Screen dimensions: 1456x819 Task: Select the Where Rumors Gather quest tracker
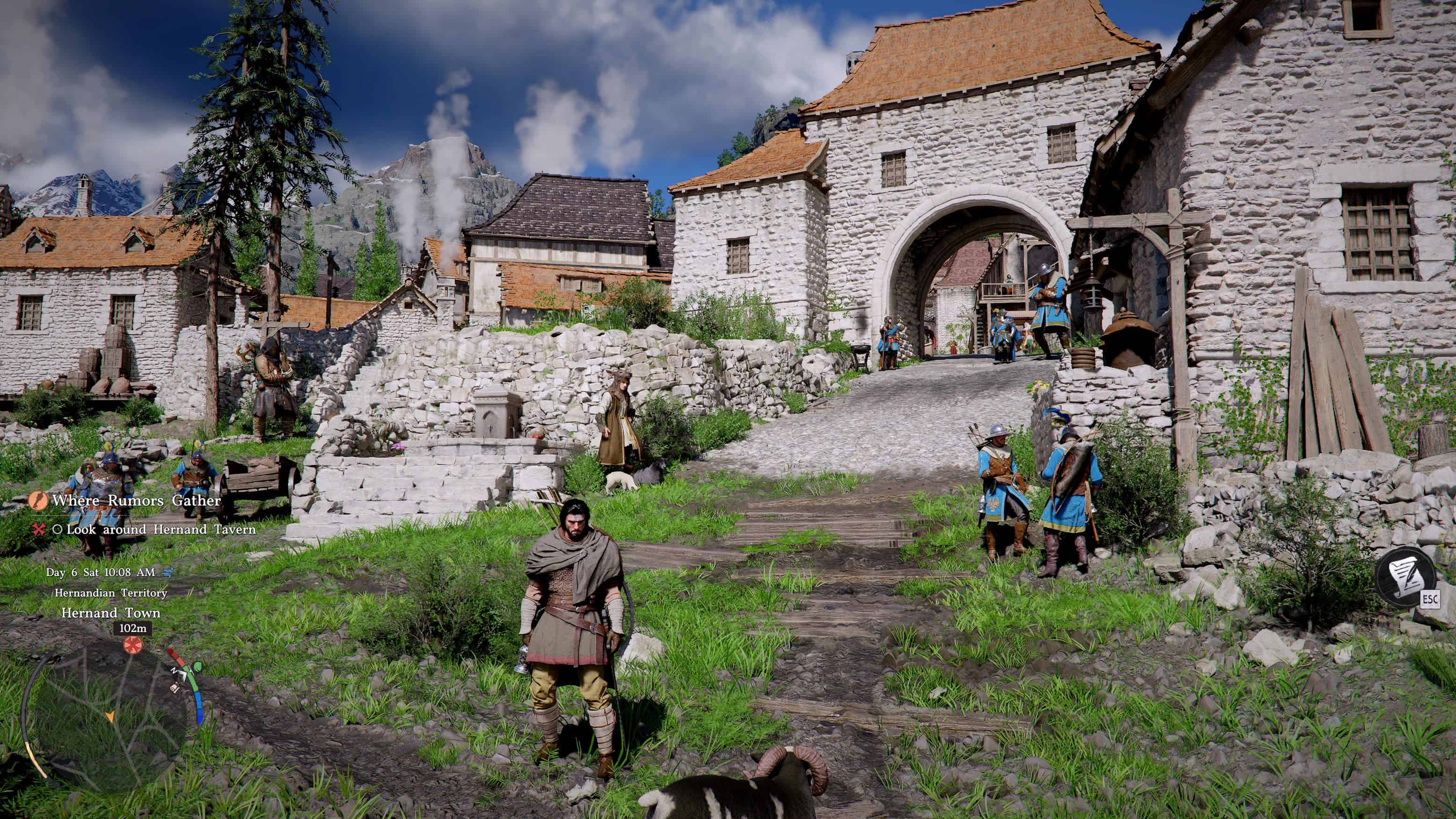136,500
